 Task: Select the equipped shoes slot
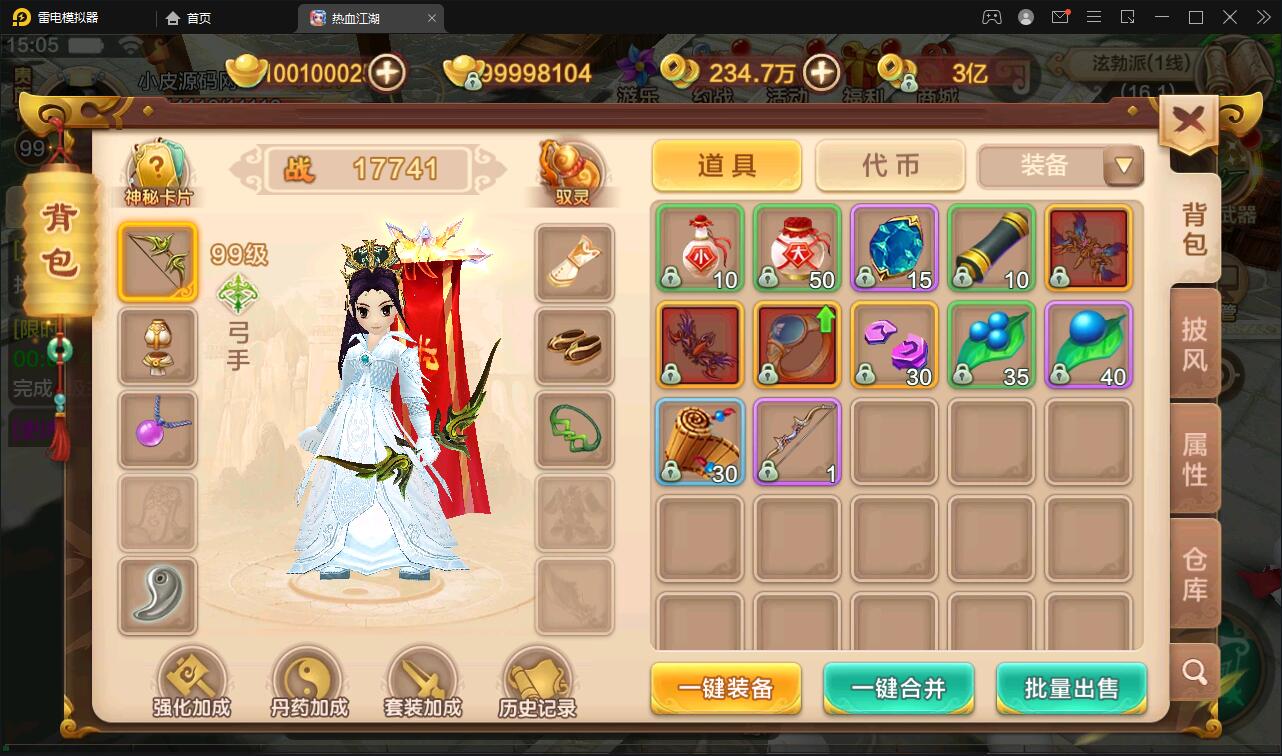(574, 345)
